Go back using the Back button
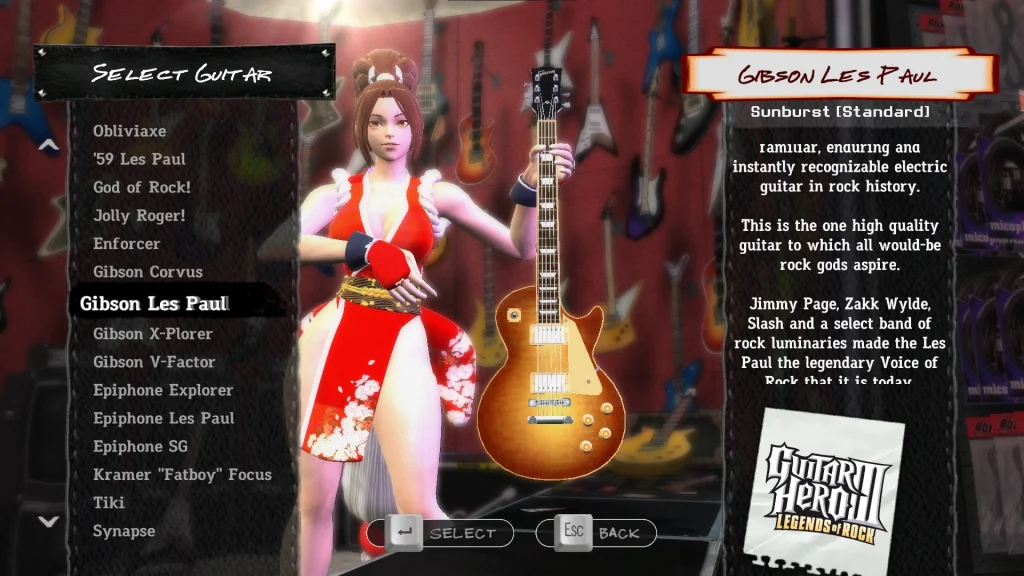The height and width of the screenshot is (576, 1024). 596,533
